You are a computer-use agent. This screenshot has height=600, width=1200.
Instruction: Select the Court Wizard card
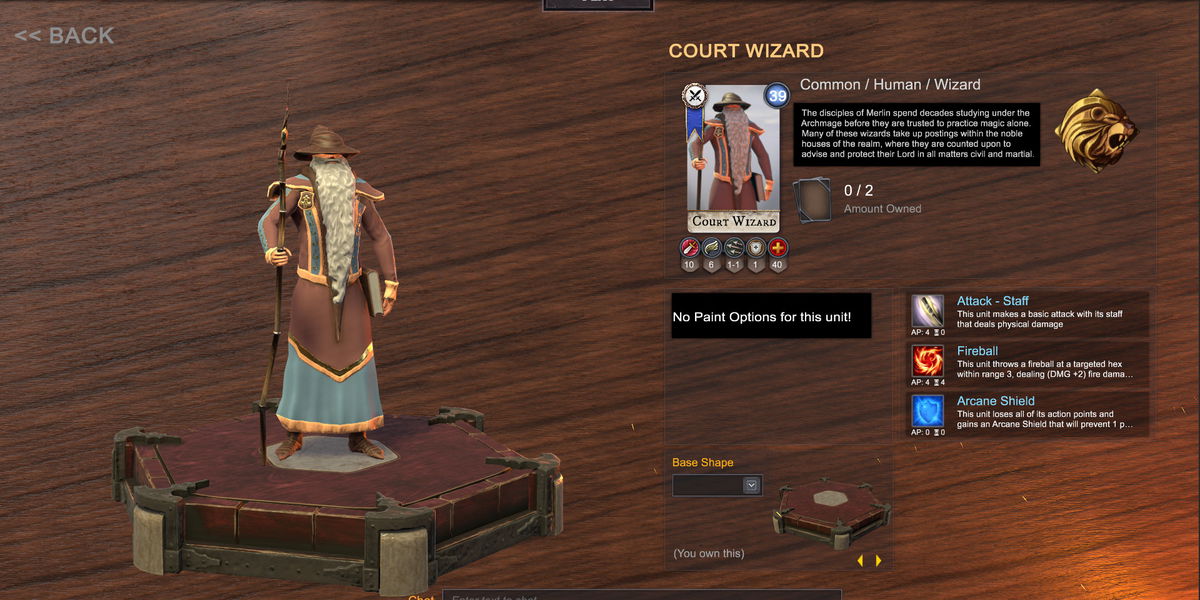pos(734,158)
